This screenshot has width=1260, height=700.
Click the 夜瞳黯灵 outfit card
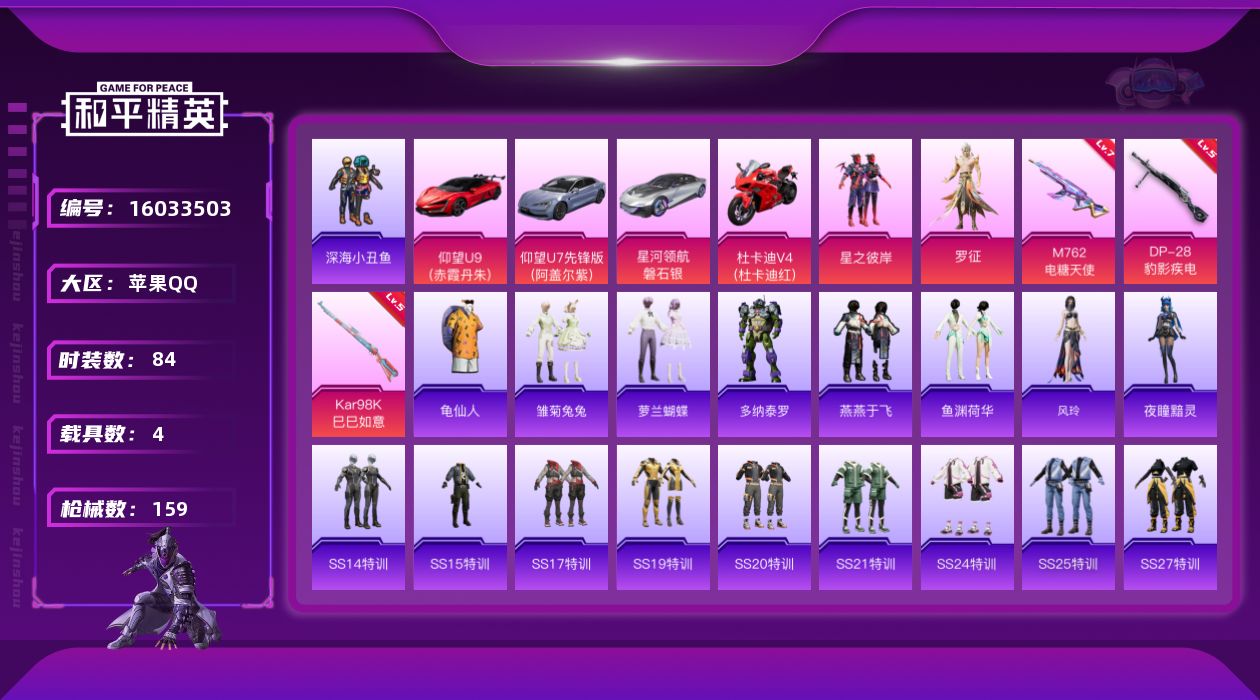1170,364
